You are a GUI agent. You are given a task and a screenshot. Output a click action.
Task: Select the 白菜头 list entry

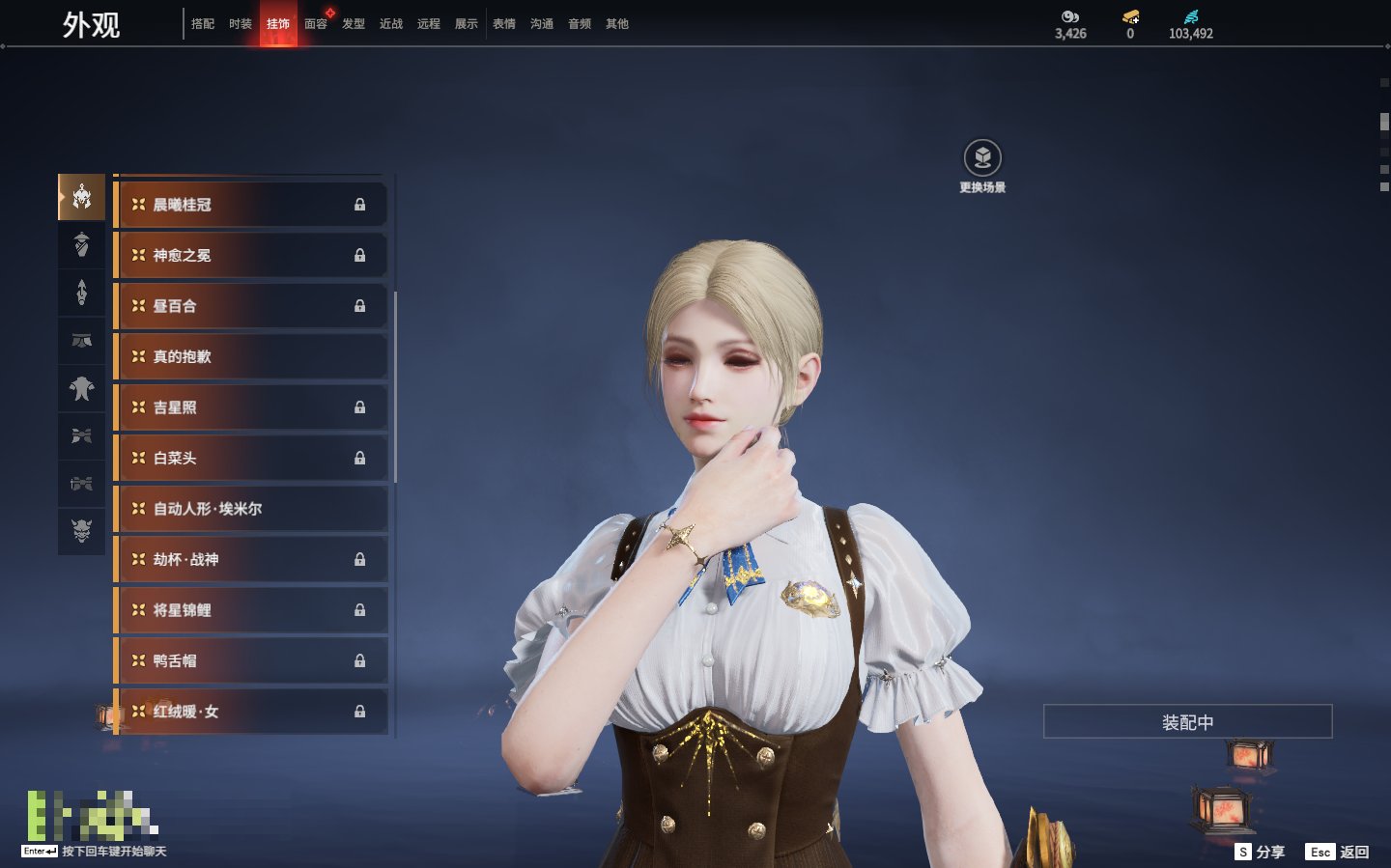(251, 459)
